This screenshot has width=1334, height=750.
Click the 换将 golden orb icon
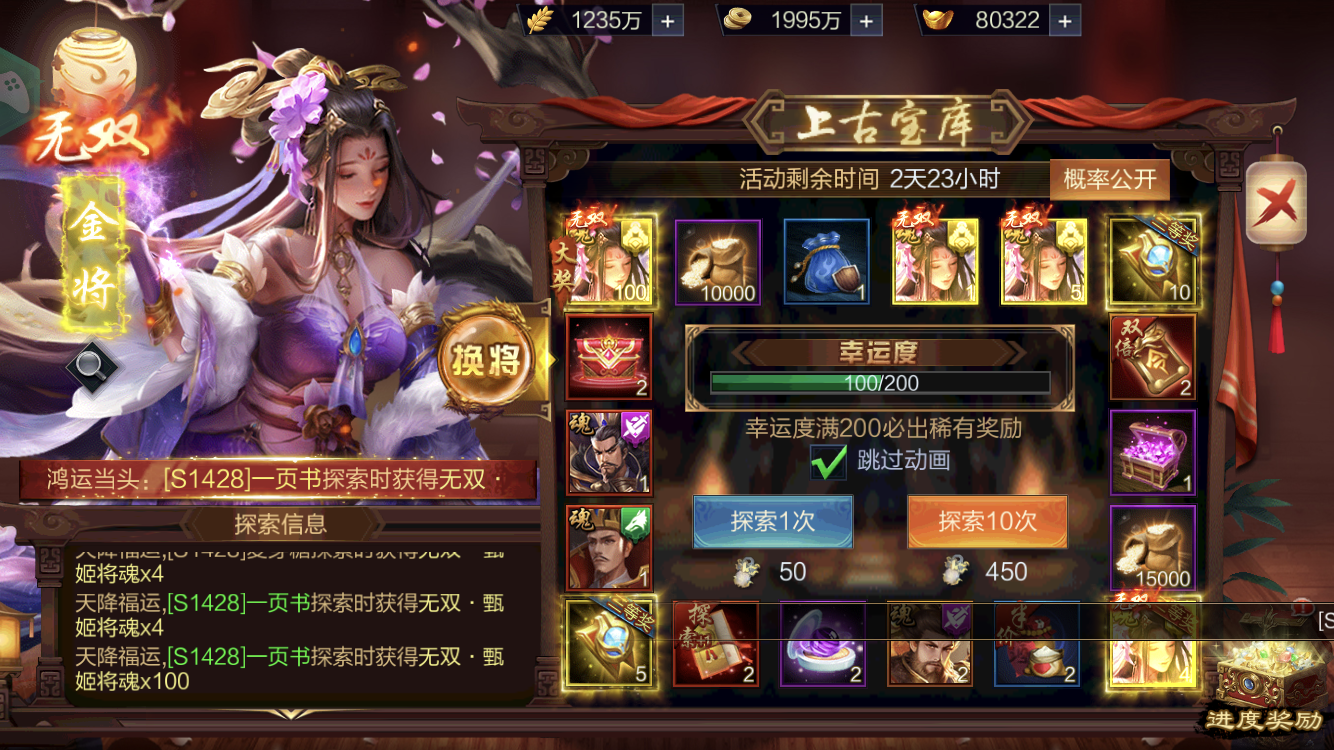pos(487,360)
